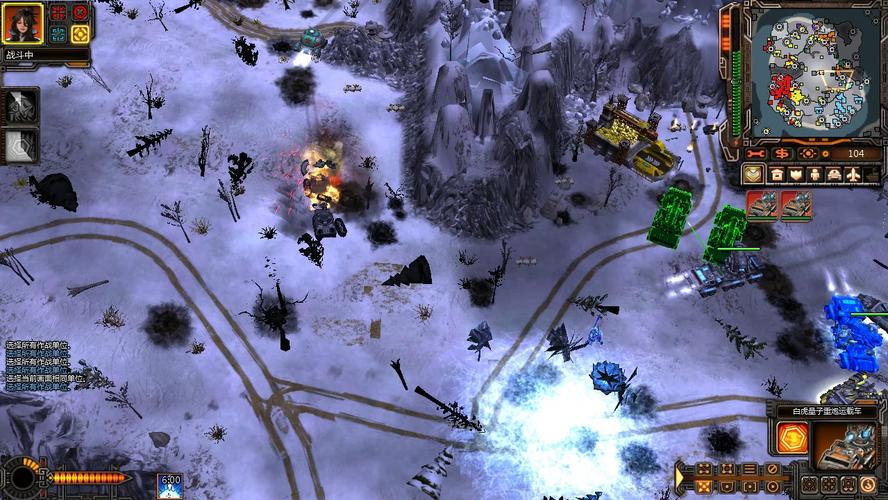Switch to the aircraft build tab
Image resolution: width=888 pixels, height=500 pixels.
pyautogui.click(x=851, y=175)
